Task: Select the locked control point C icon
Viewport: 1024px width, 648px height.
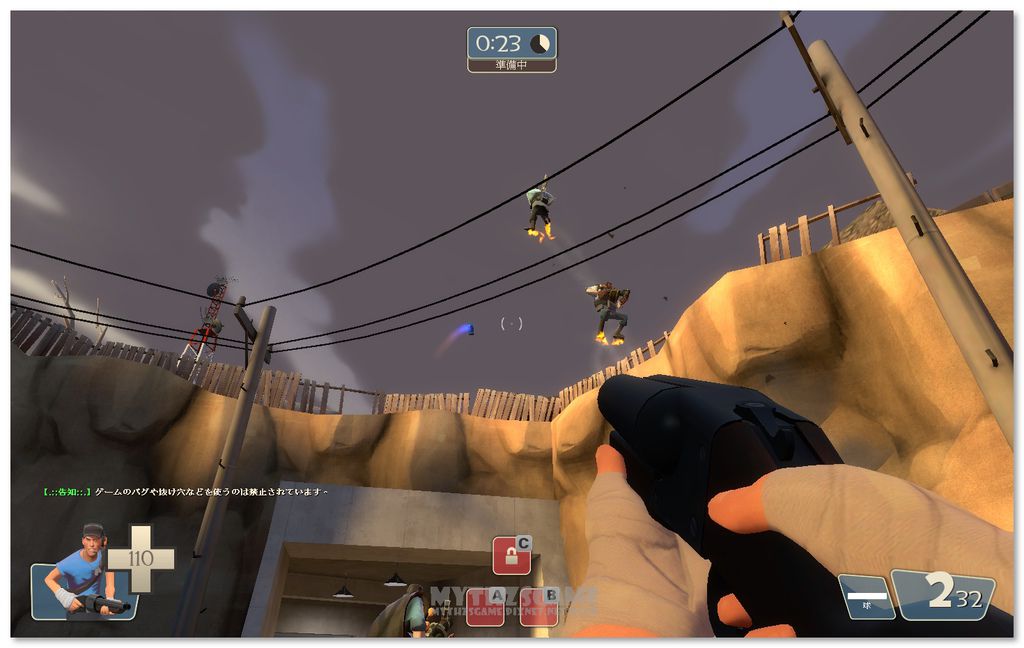Action: pyautogui.click(x=511, y=556)
